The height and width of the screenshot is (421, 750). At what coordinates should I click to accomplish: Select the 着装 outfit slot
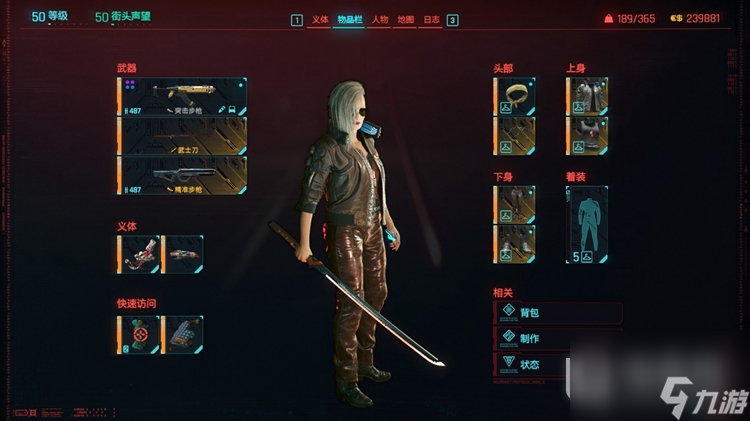point(587,224)
